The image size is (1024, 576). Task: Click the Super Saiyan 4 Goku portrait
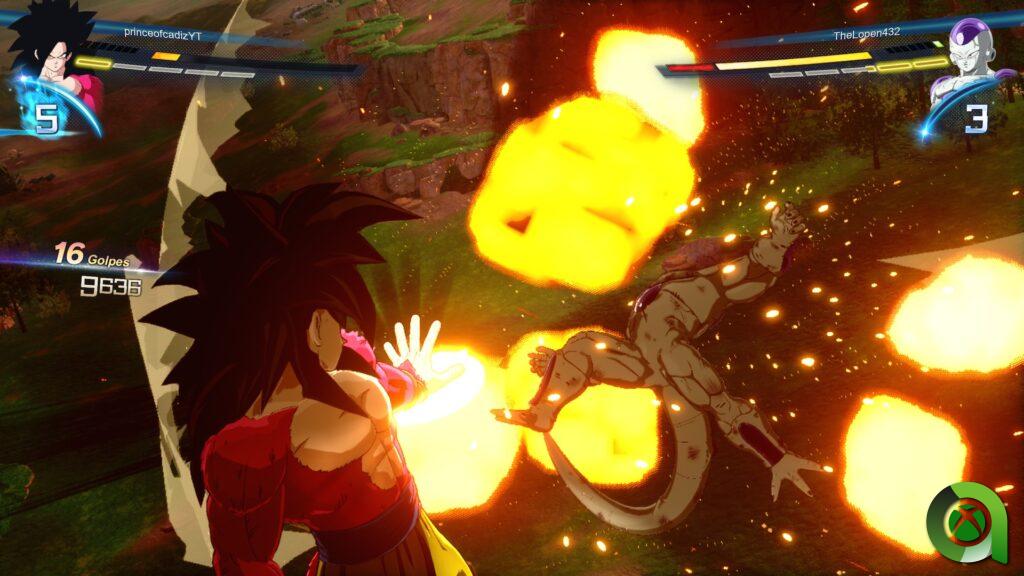click(52, 48)
